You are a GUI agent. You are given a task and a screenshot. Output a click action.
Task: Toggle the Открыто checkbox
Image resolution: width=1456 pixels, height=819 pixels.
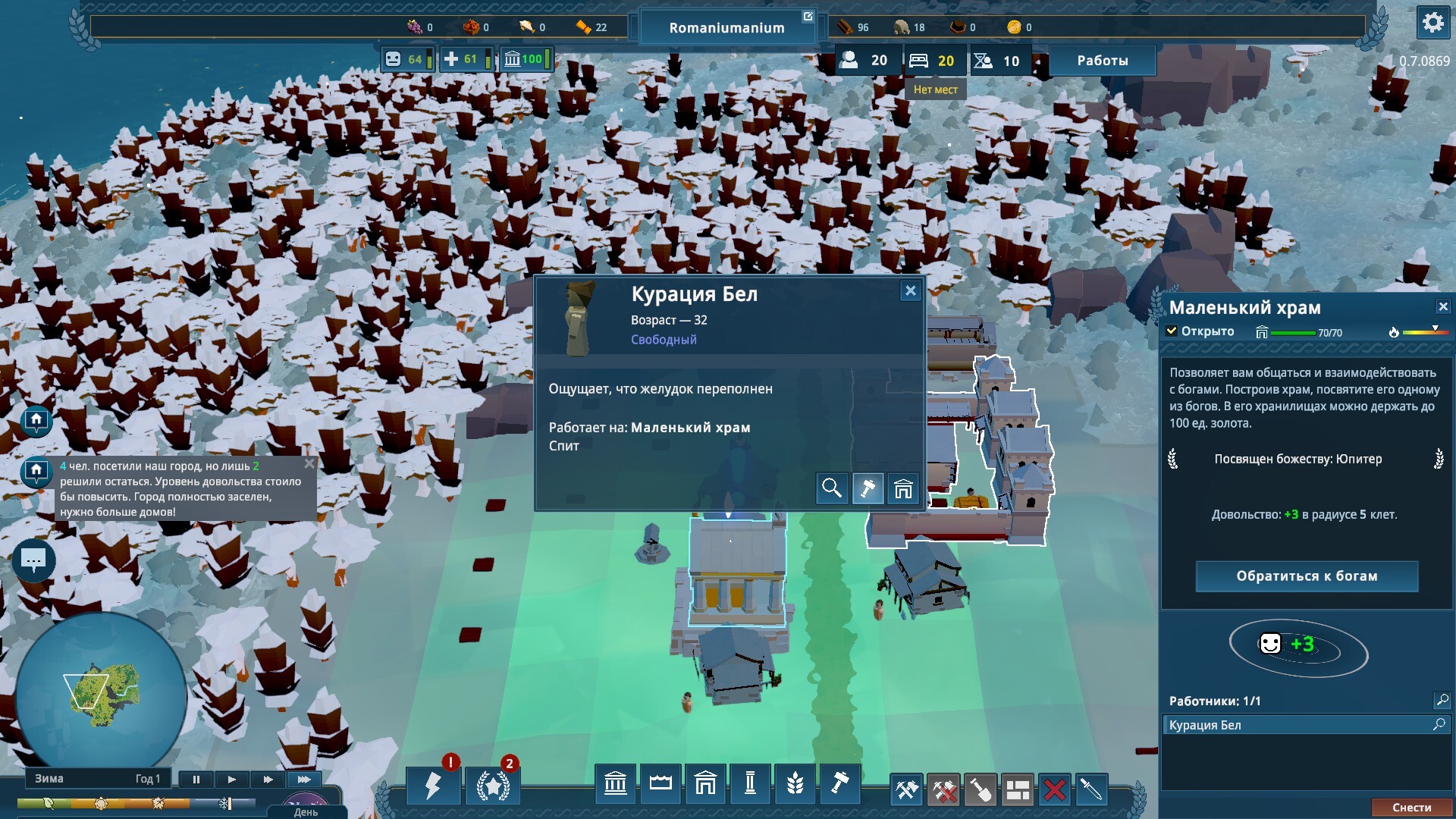(x=1172, y=331)
